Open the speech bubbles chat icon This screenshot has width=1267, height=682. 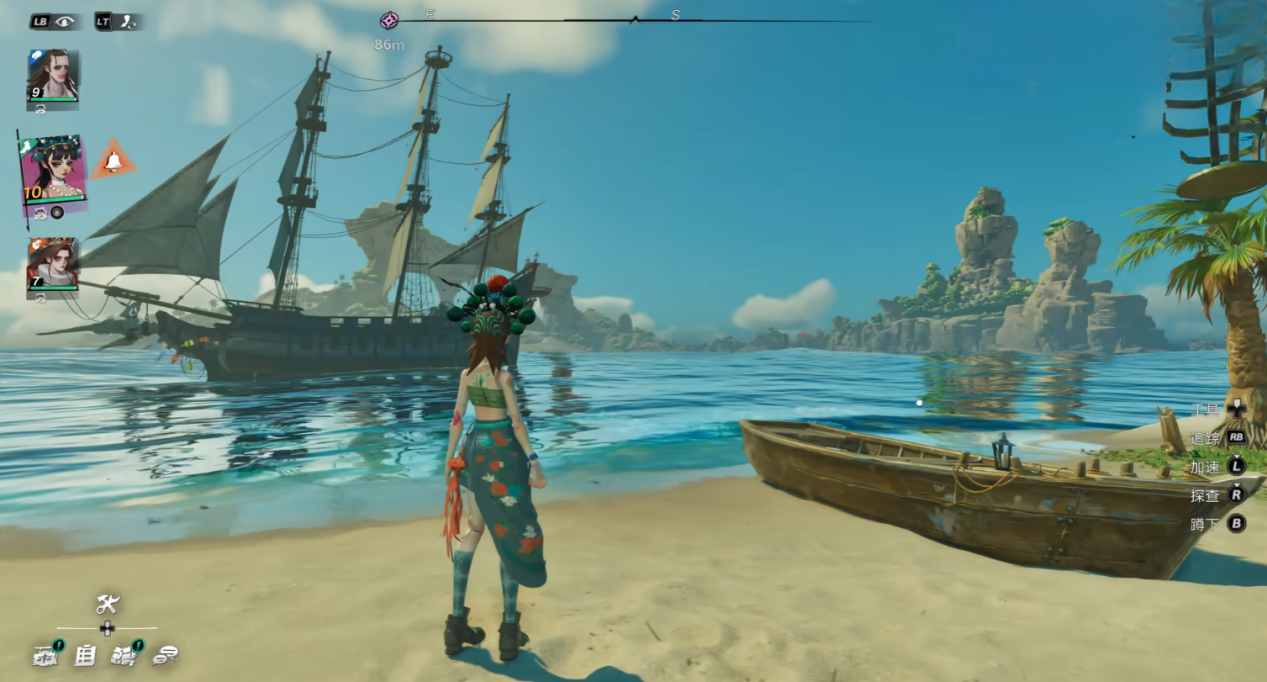coord(165,656)
